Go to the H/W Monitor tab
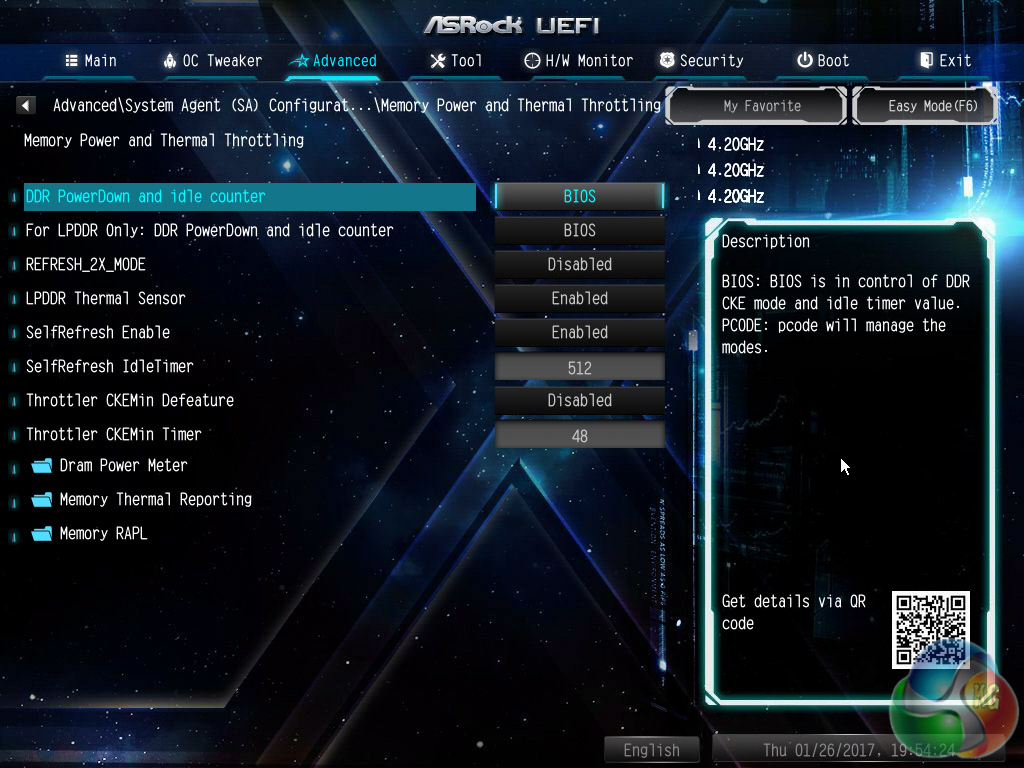The height and width of the screenshot is (768, 1024). [x=579, y=61]
